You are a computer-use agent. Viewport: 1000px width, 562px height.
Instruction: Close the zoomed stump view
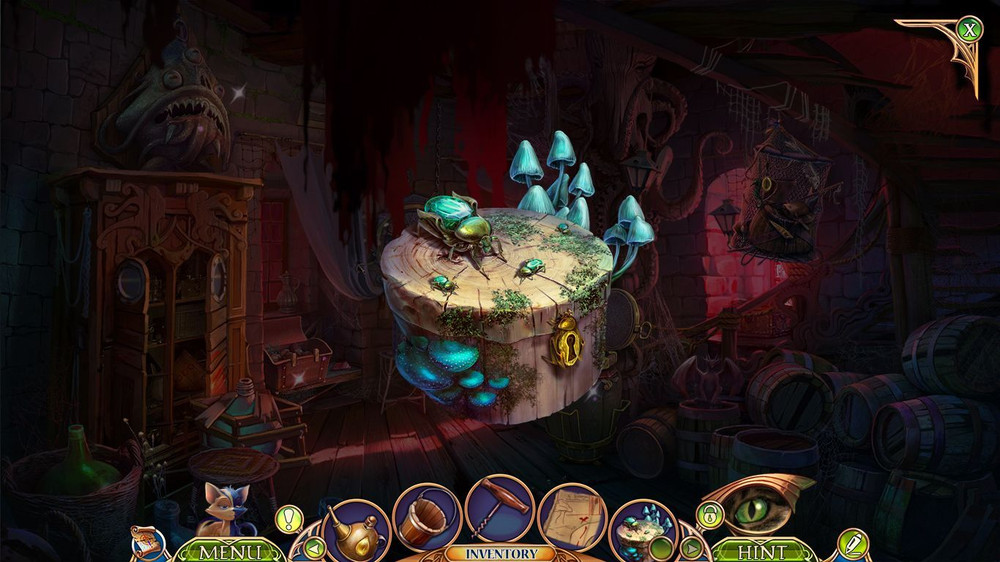968,29
